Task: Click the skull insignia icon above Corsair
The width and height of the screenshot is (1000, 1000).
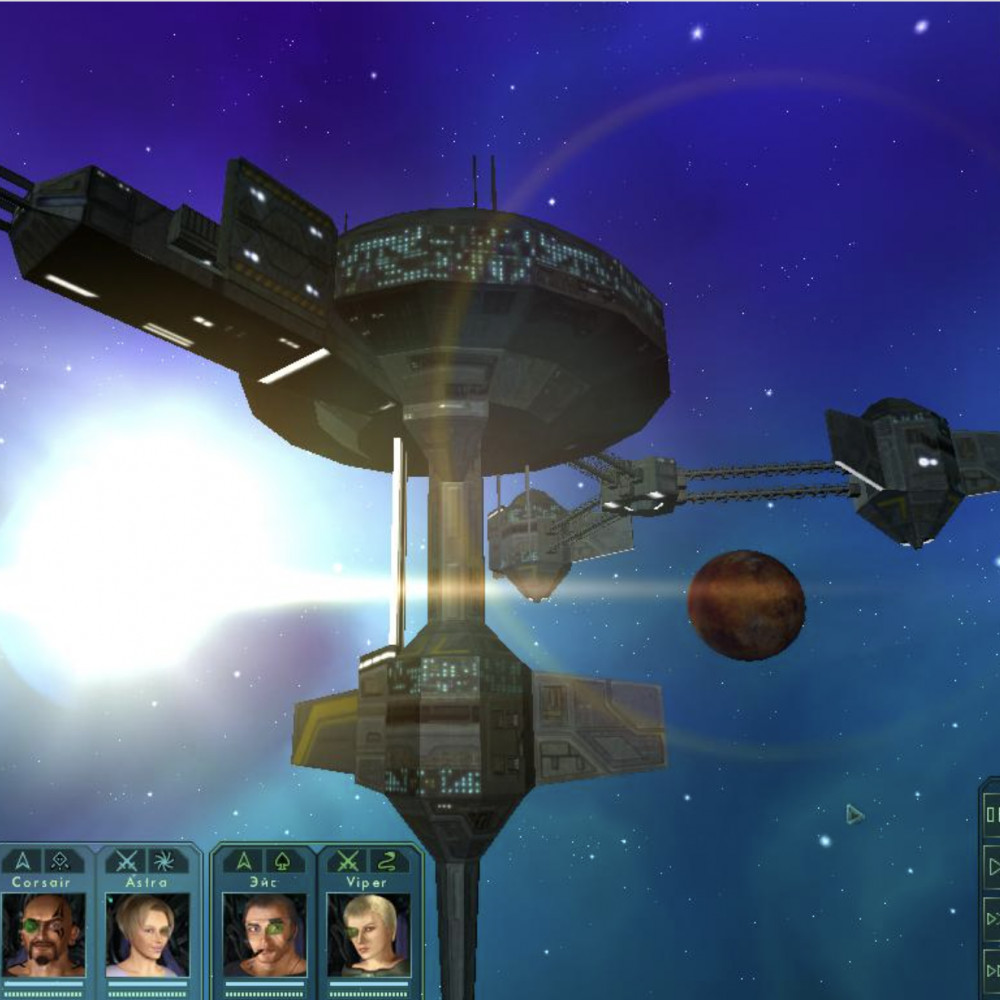Action: tap(61, 861)
